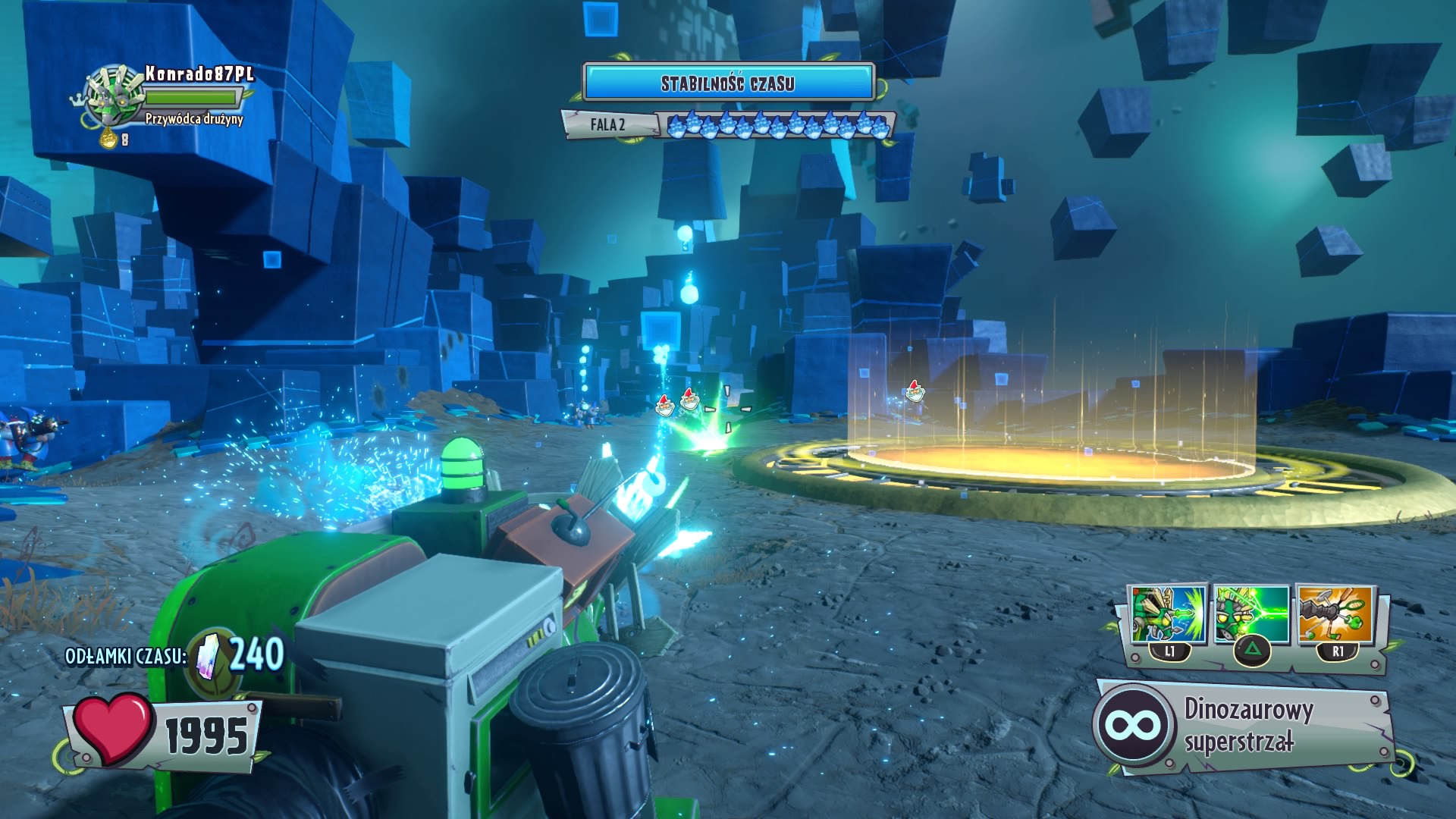Use the green laser beam ability

[1251, 614]
